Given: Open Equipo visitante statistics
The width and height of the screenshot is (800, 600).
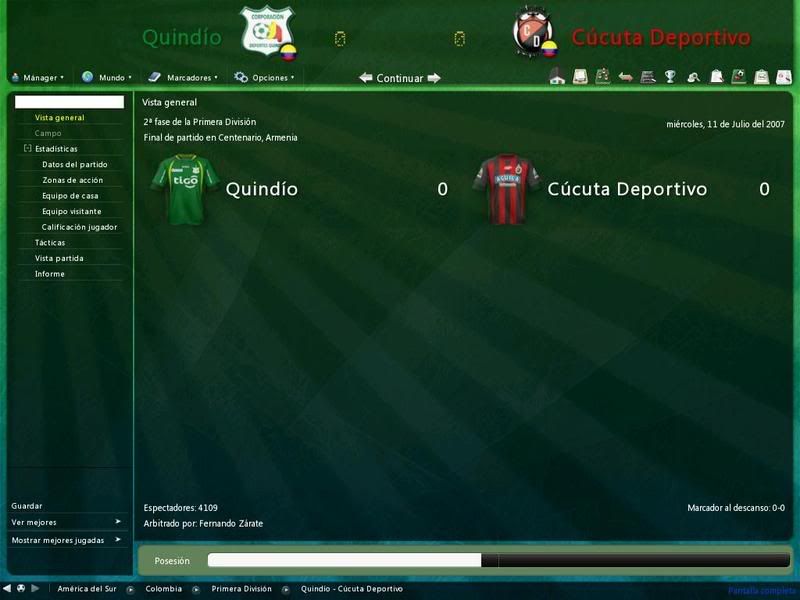Looking at the screenshot, I should point(71,211).
